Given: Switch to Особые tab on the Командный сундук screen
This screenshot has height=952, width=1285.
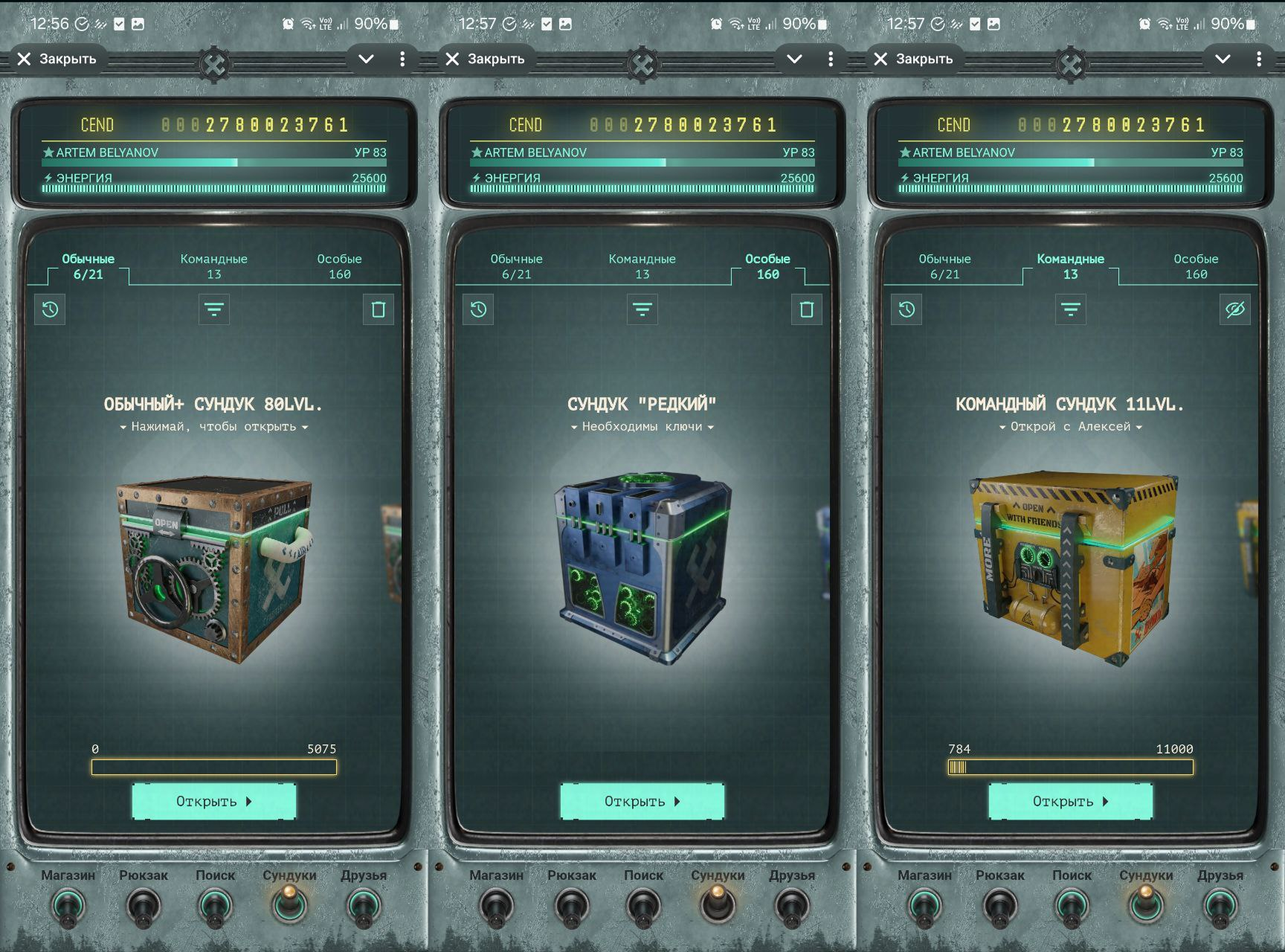Looking at the screenshot, I should (1196, 266).
